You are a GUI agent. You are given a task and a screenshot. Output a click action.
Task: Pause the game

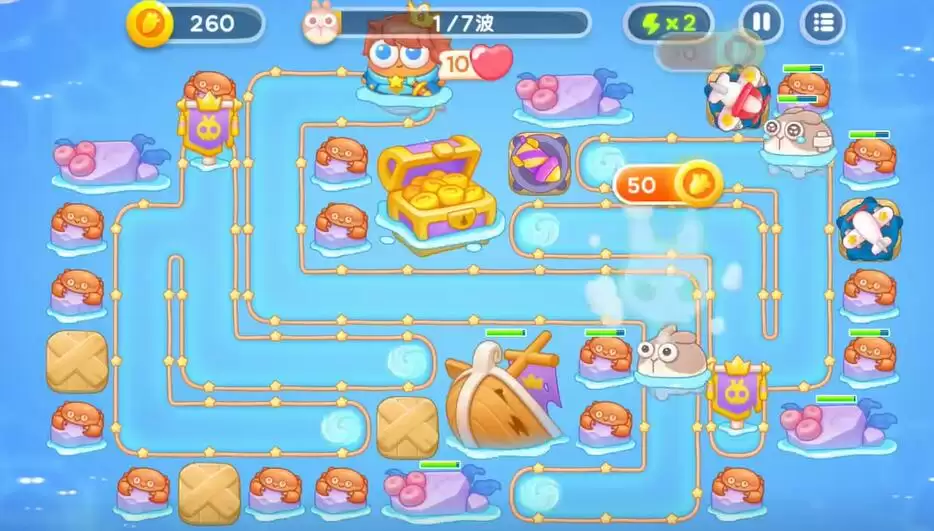(x=761, y=22)
